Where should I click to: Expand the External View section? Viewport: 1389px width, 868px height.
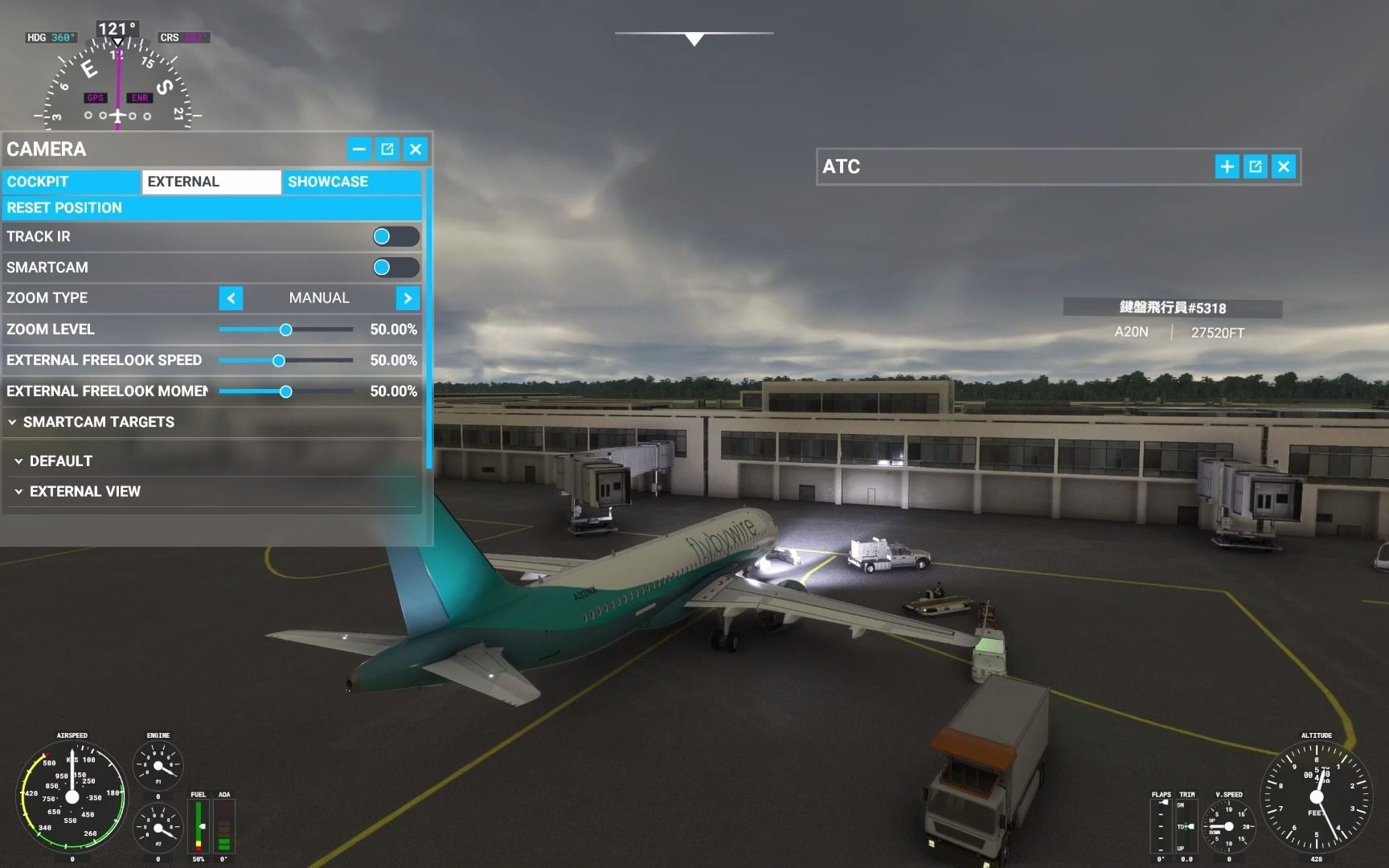[85, 491]
